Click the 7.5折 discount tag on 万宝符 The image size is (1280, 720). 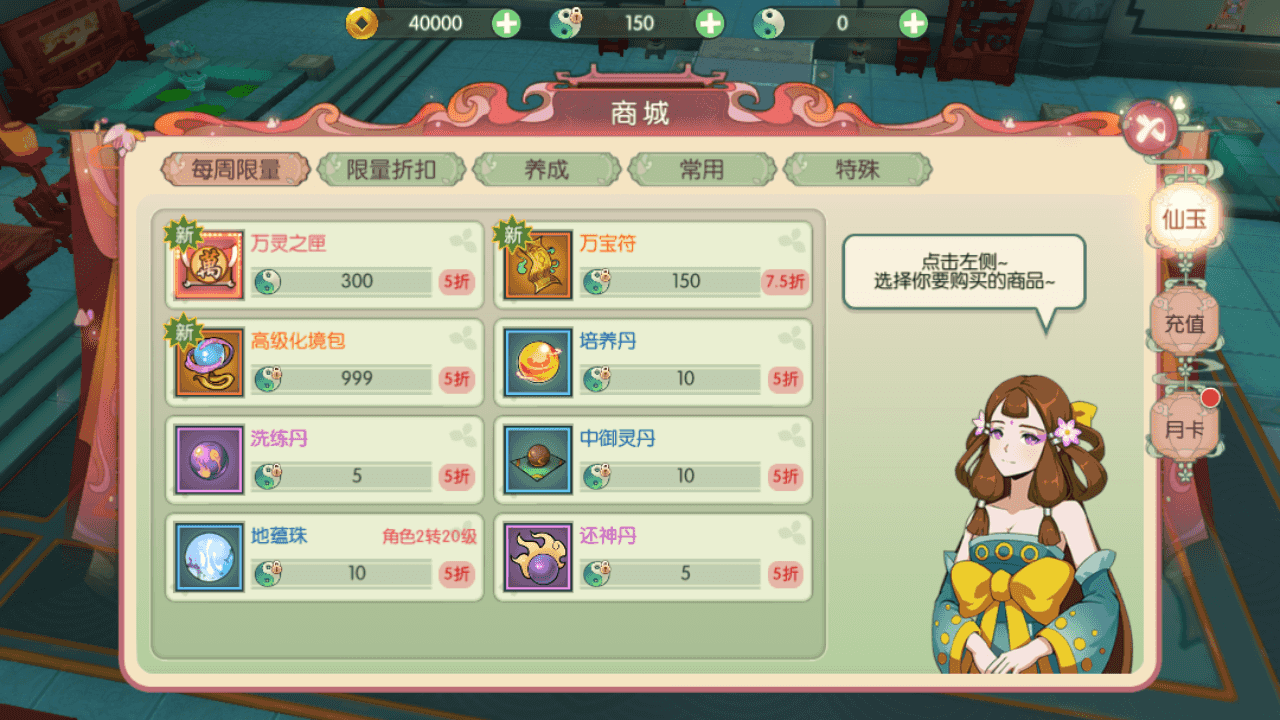pyautogui.click(x=785, y=282)
